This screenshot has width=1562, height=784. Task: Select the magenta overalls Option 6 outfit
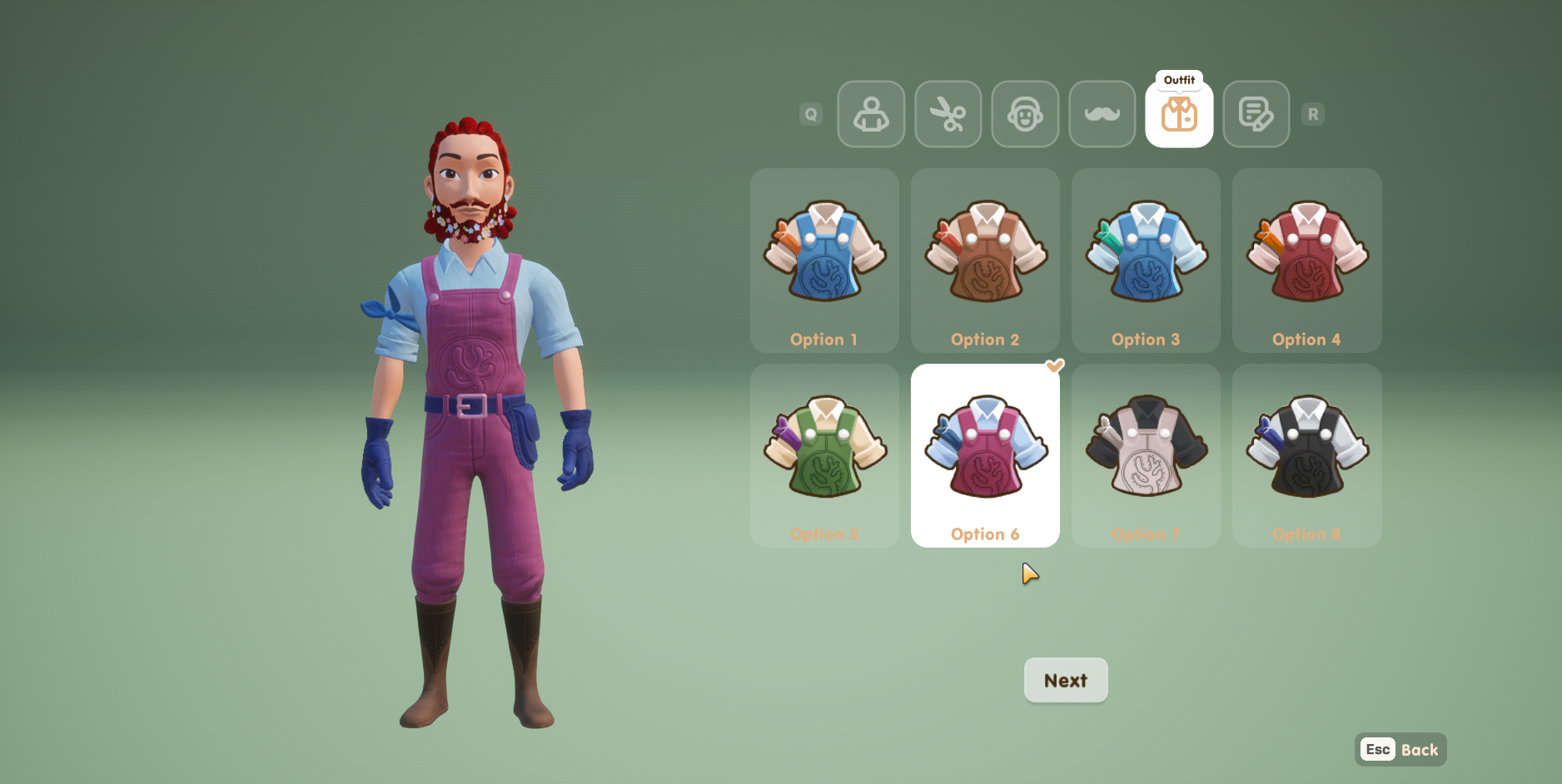tap(985, 454)
